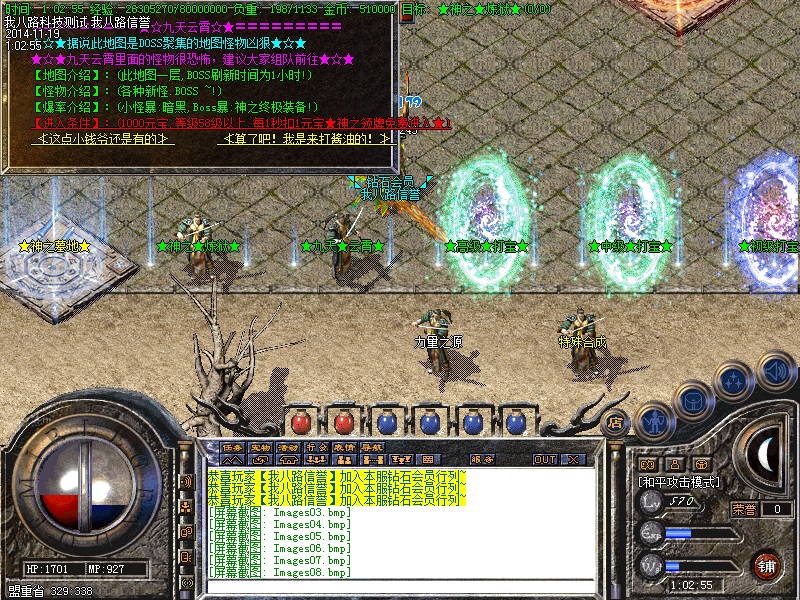
Task: Open the 表情 emotes tab
Action: [345, 447]
